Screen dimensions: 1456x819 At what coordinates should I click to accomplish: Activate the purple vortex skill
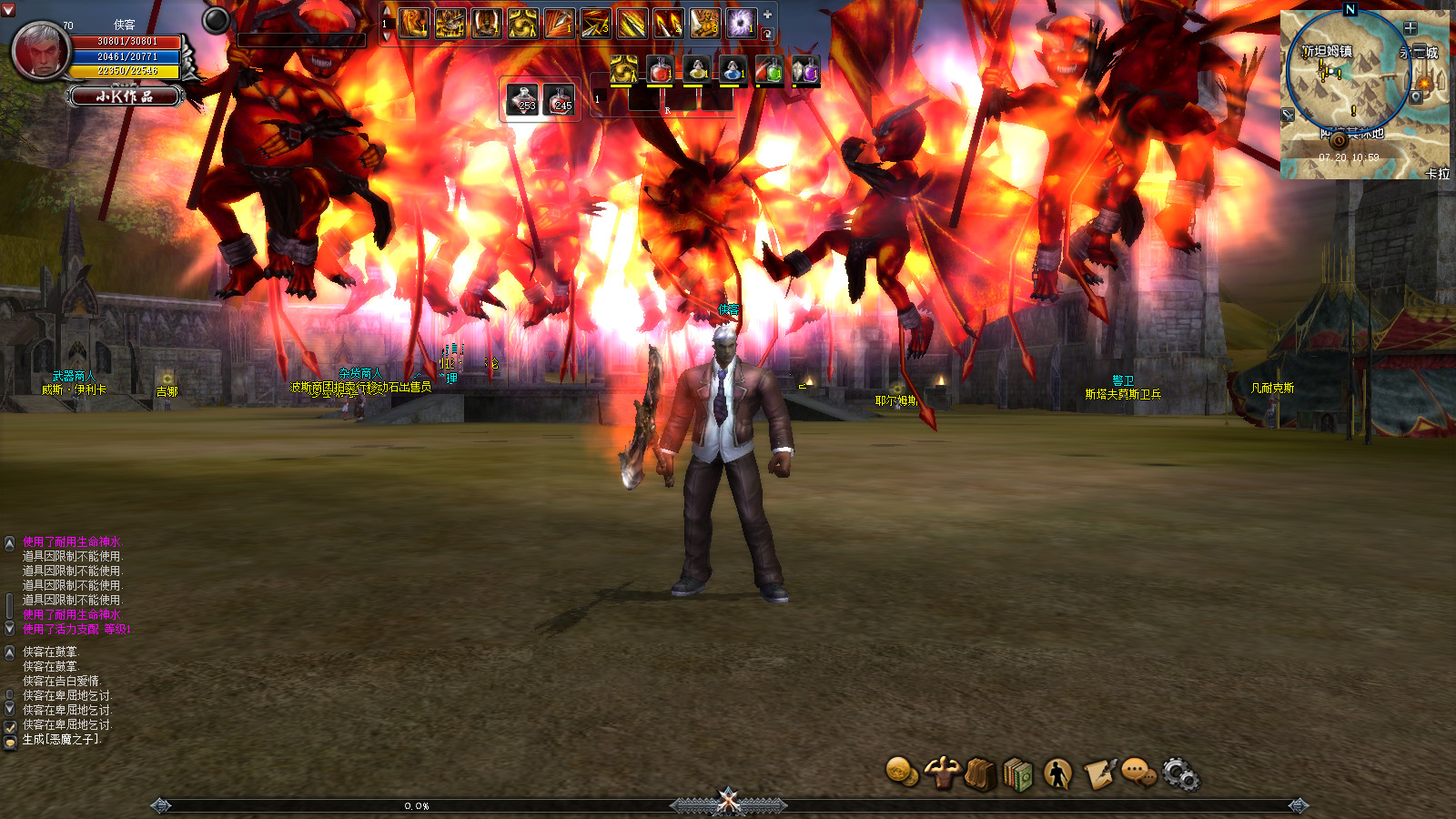click(x=741, y=23)
